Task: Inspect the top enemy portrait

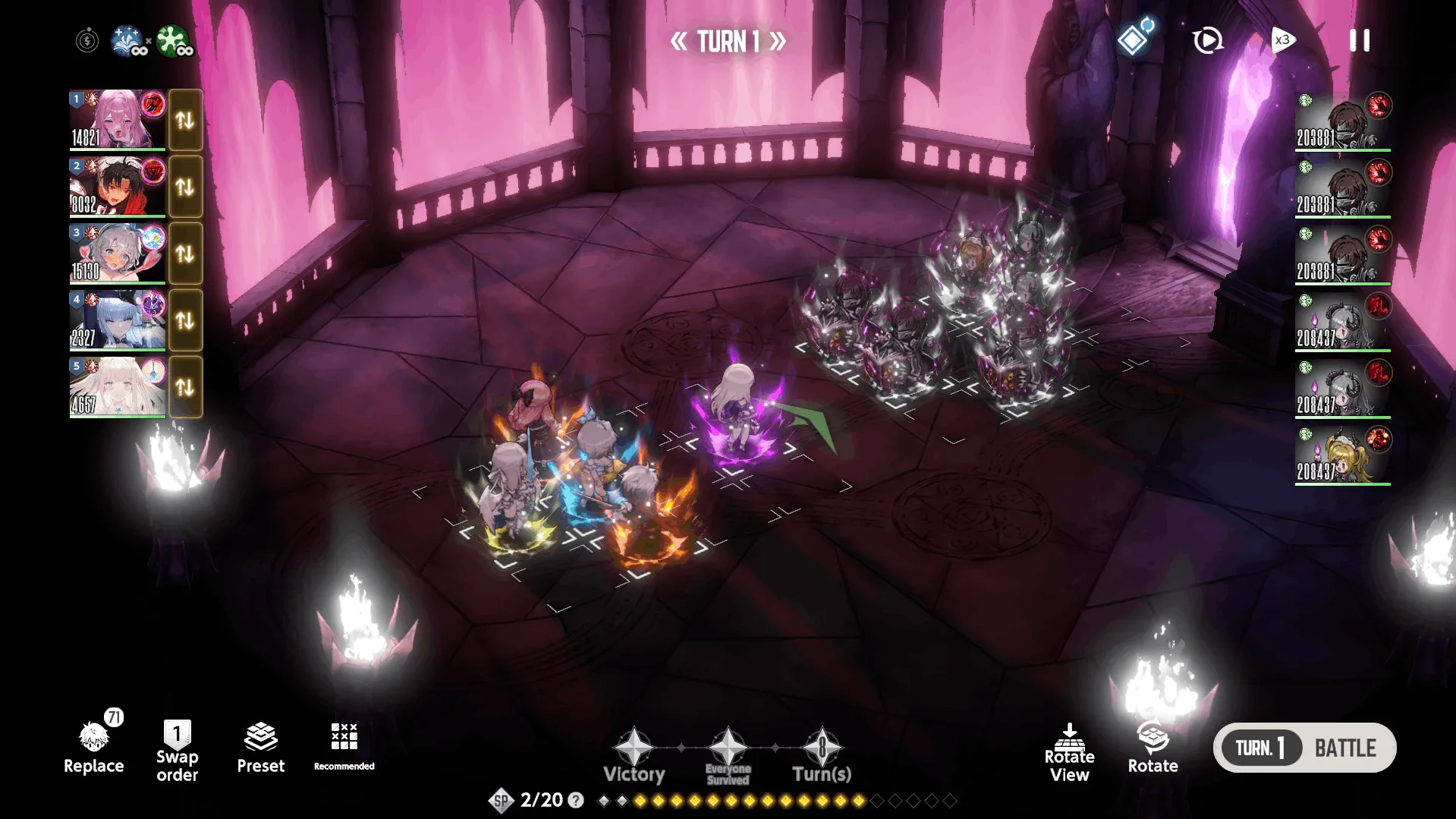Action: pyautogui.click(x=1342, y=121)
